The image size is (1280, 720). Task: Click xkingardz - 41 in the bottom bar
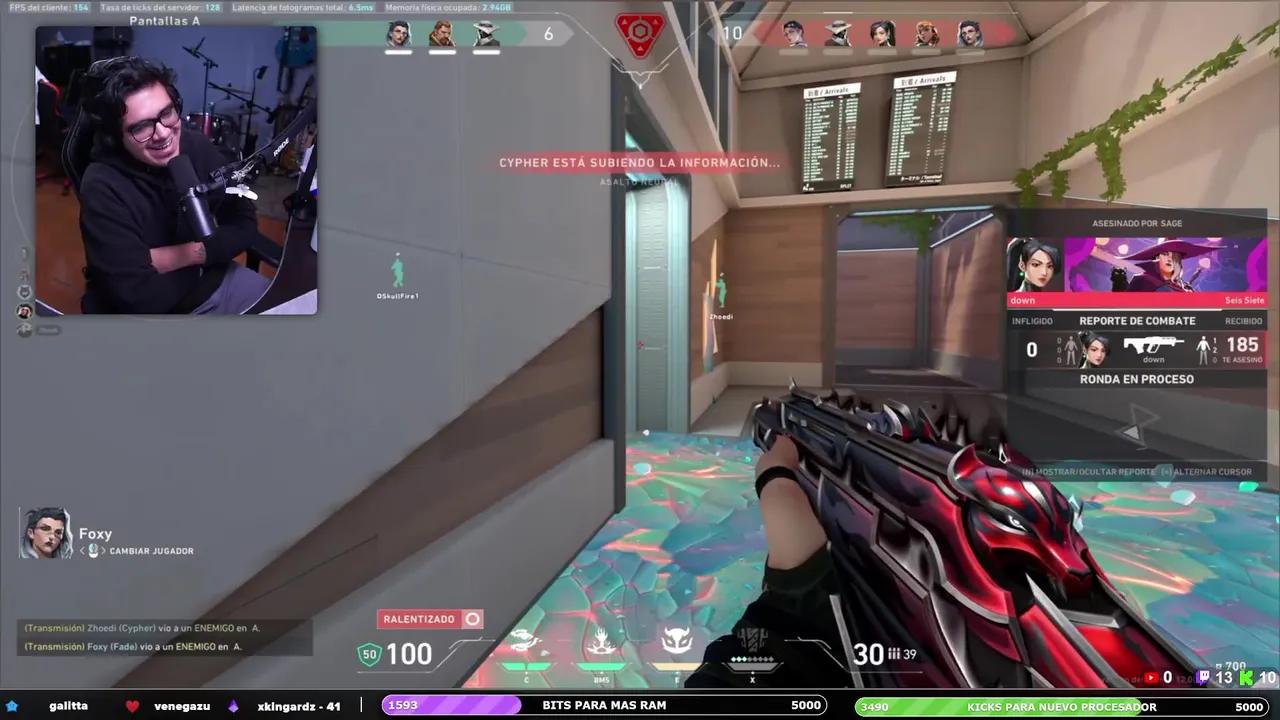coord(298,705)
